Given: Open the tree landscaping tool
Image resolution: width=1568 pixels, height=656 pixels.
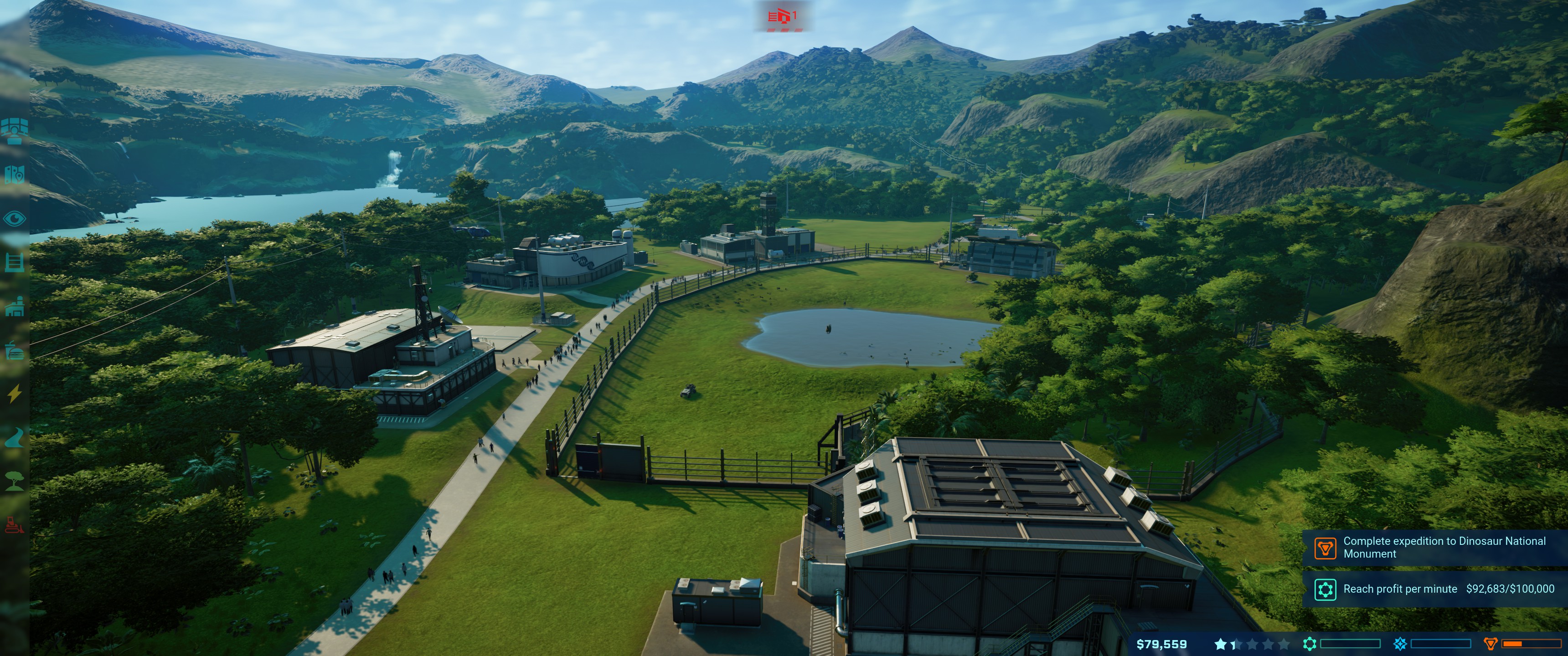Looking at the screenshot, I should click(15, 481).
